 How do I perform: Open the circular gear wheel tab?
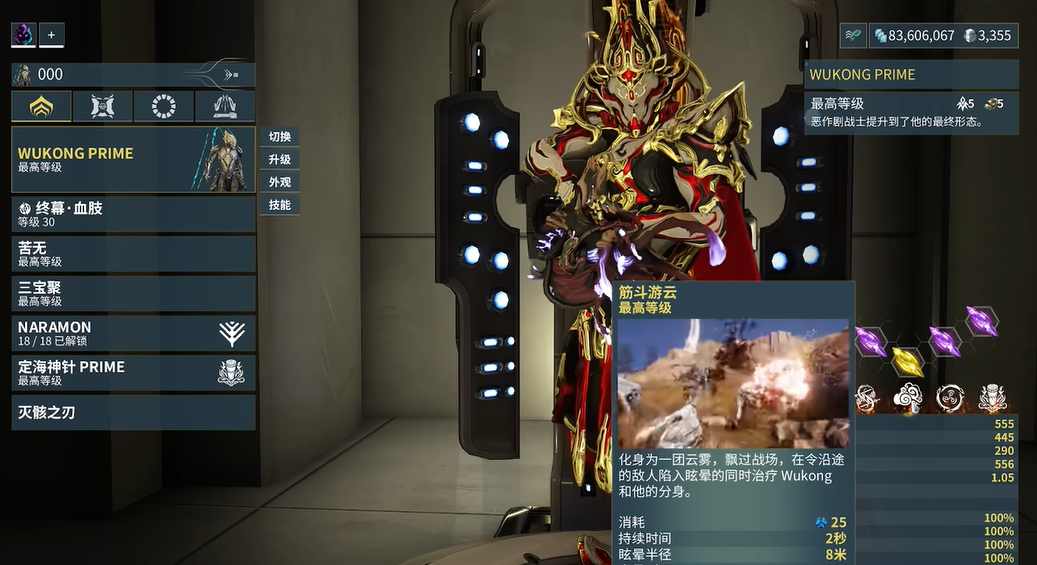(x=163, y=107)
